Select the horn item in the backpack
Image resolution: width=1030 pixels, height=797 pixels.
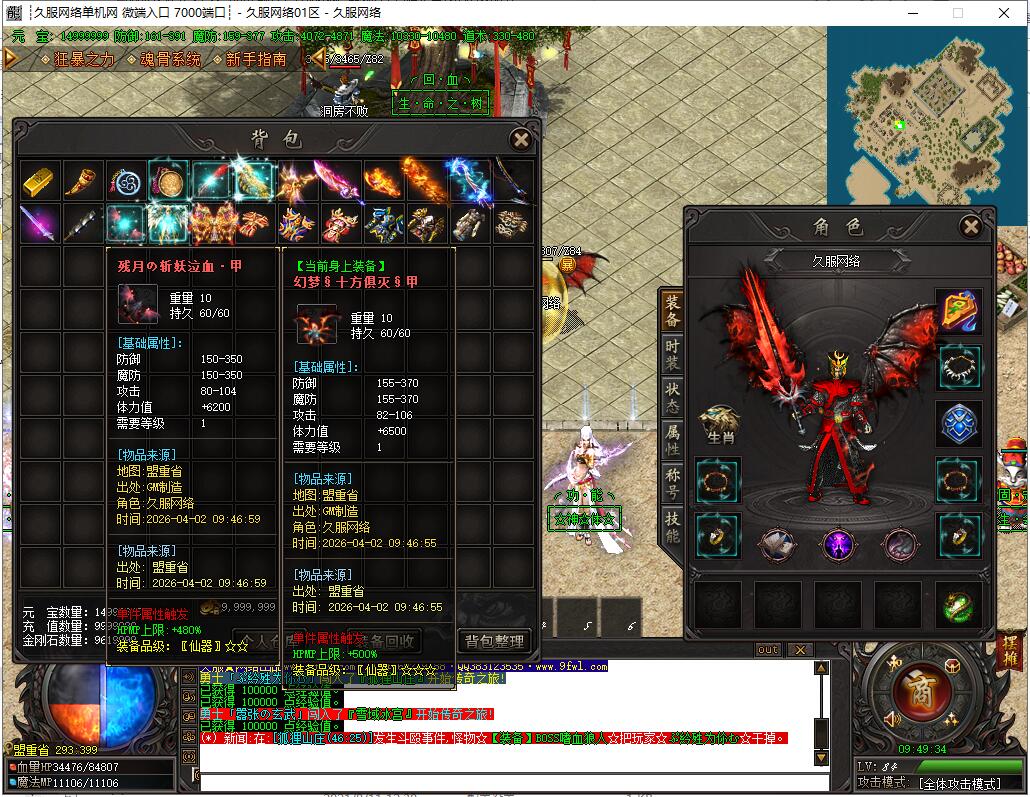[x=82, y=180]
